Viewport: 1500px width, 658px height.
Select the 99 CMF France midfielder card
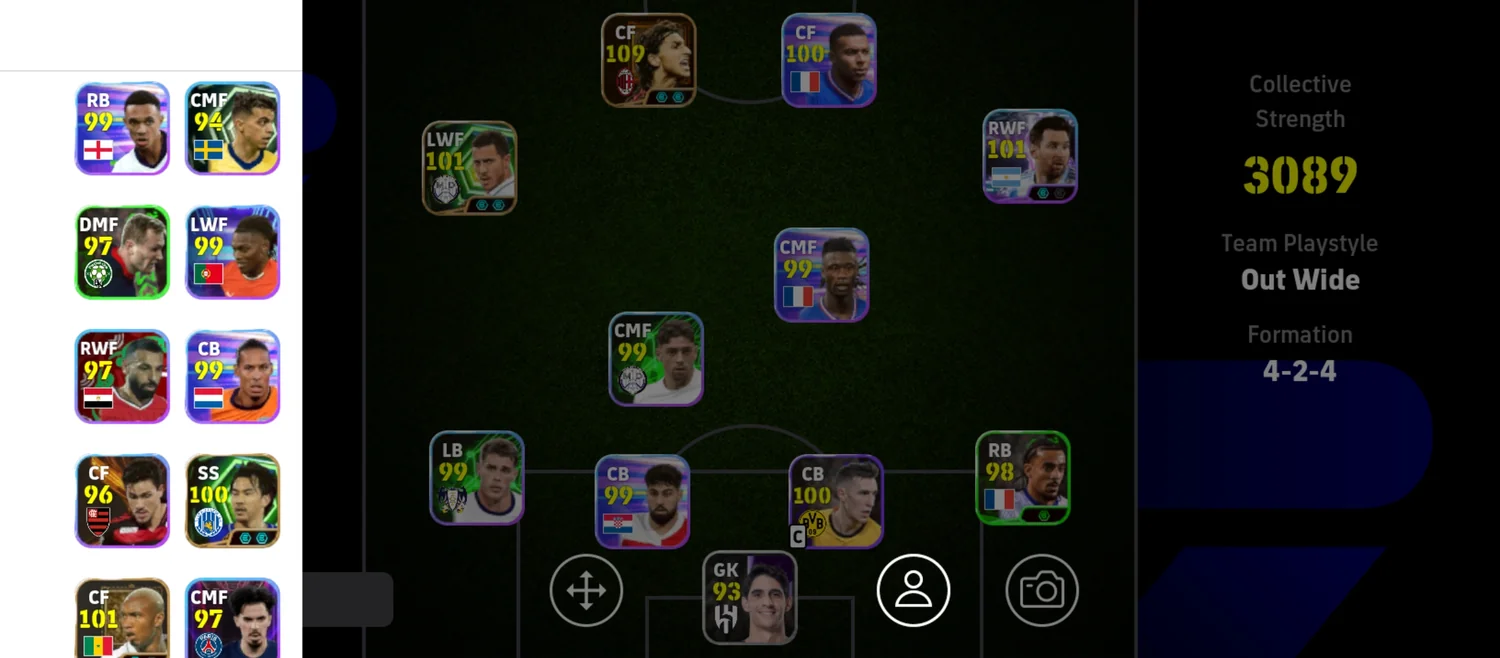(822, 275)
